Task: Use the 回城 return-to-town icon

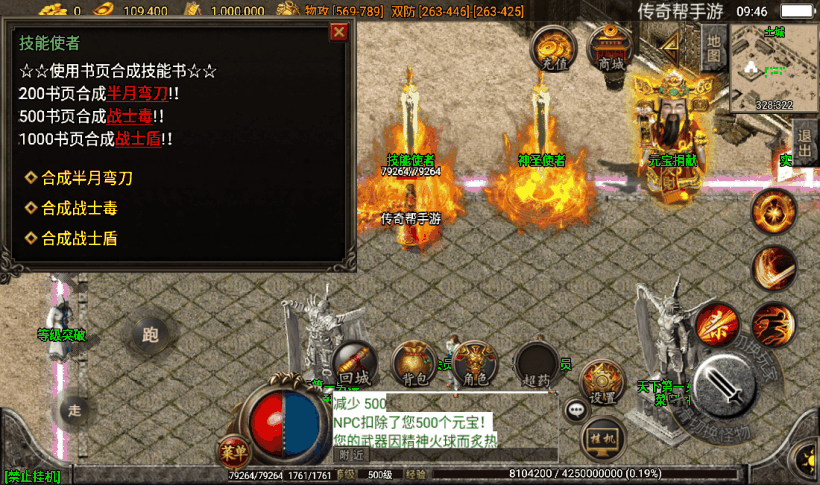Action: click(355, 364)
